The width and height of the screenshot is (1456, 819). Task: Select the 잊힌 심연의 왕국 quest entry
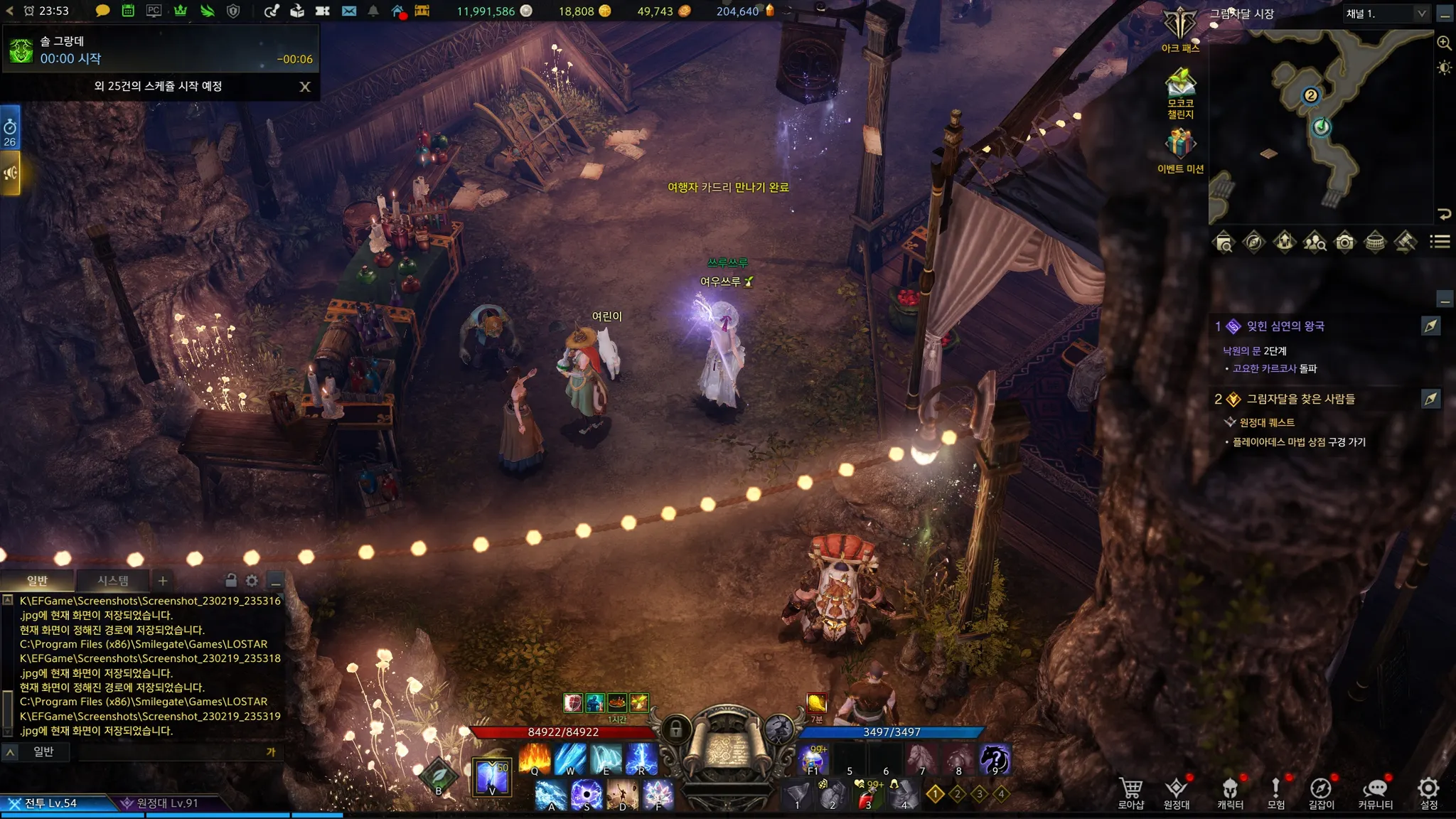coord(1285,326)
